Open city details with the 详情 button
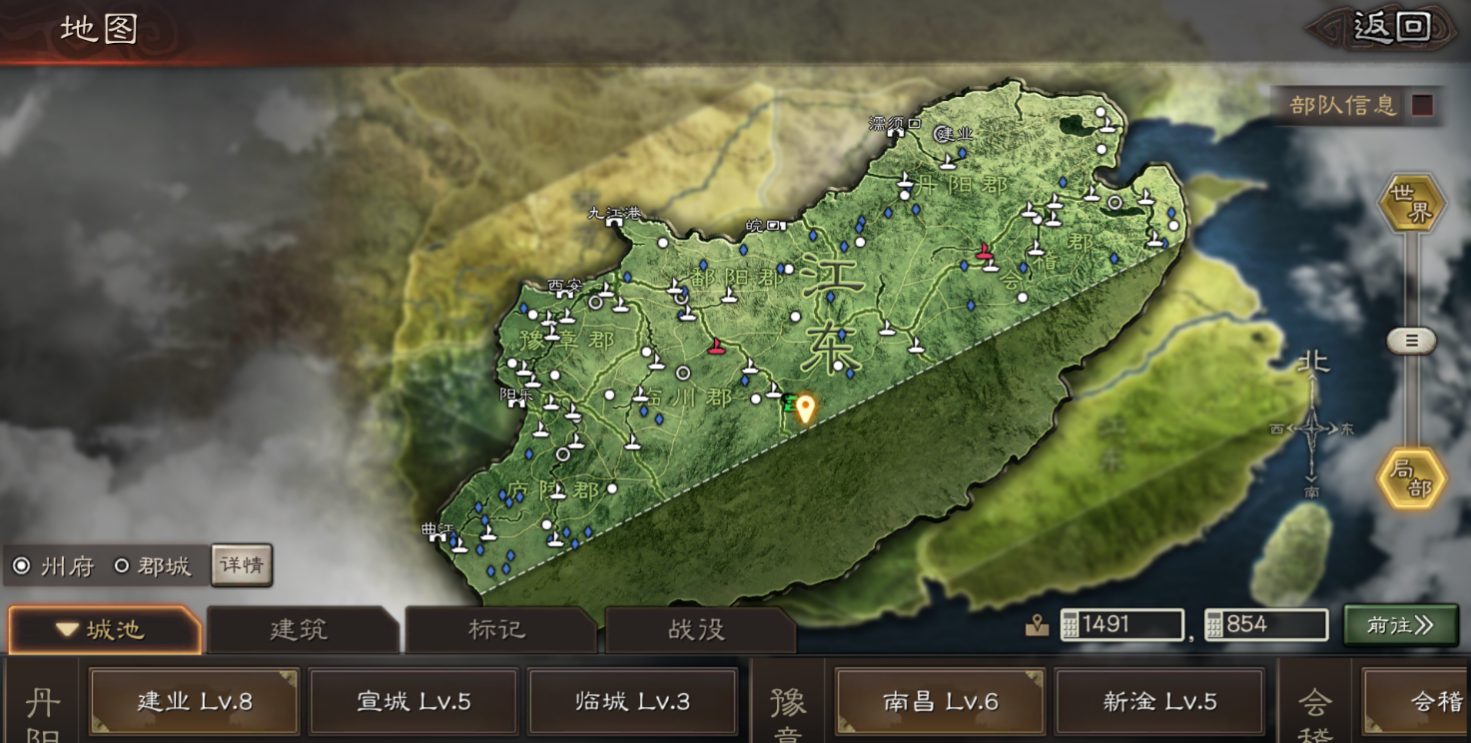 242,565
